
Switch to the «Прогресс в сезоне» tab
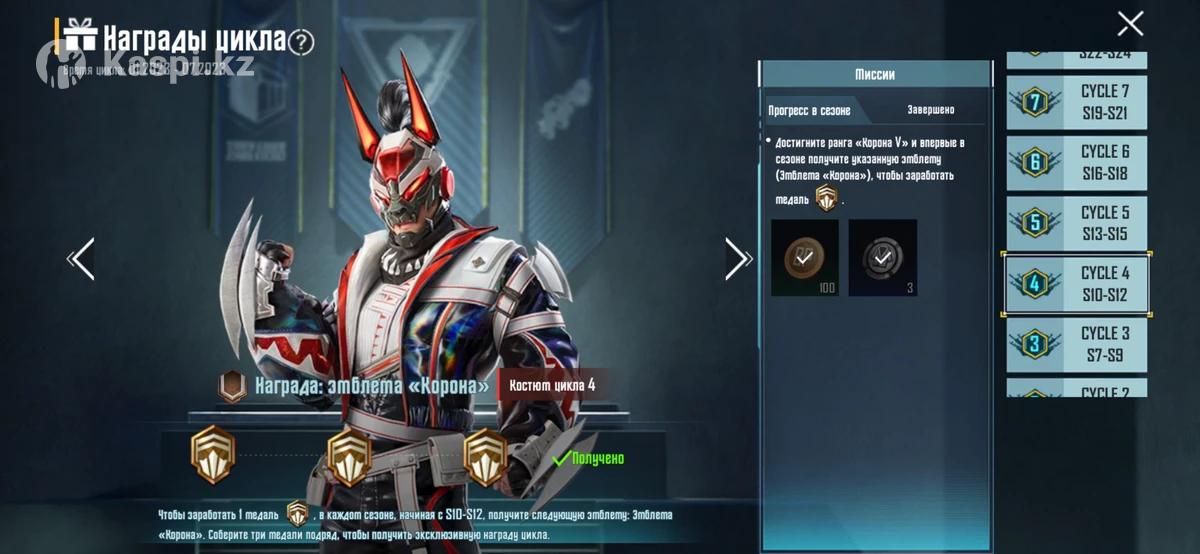(808, 110)
